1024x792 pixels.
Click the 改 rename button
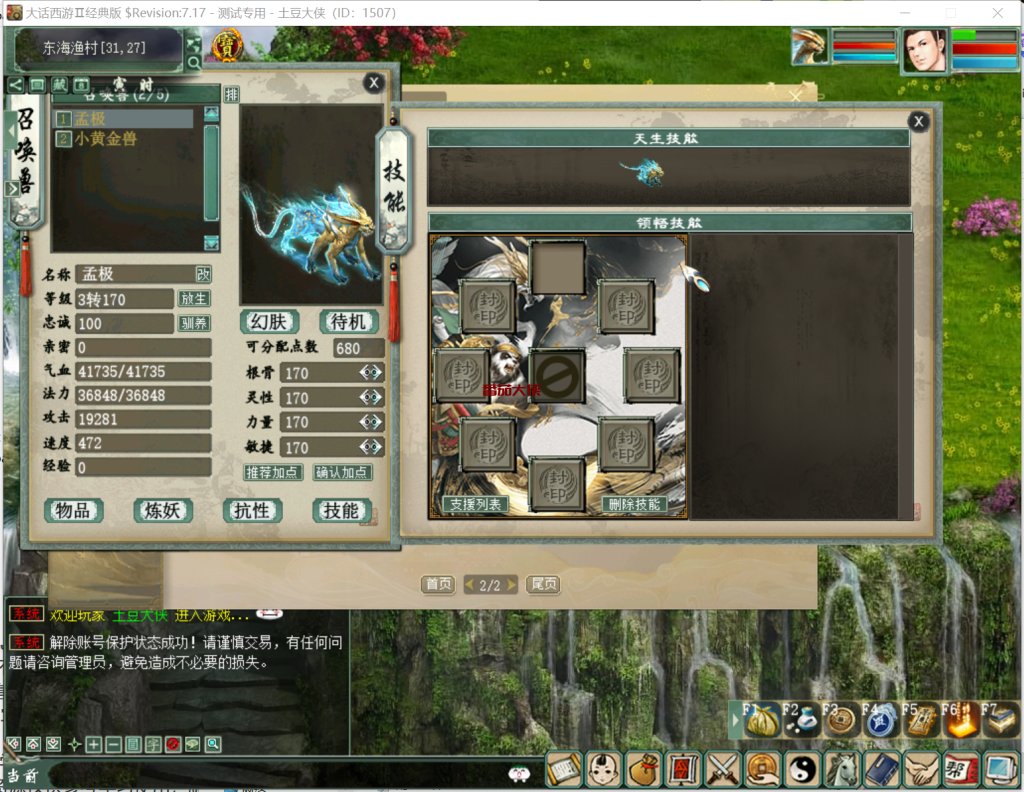[203, 274]
